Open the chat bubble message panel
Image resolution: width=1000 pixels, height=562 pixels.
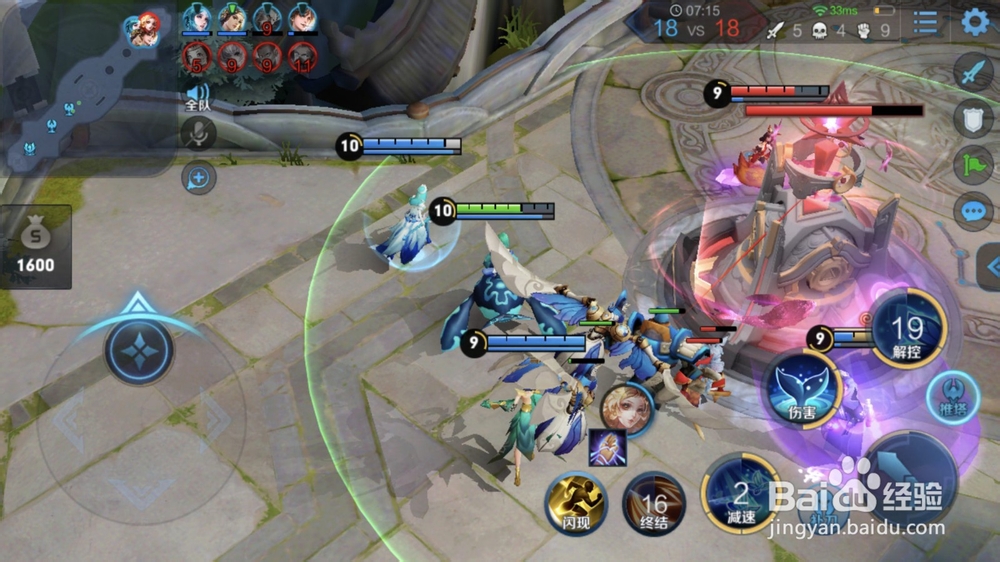(x=973, y=211)
